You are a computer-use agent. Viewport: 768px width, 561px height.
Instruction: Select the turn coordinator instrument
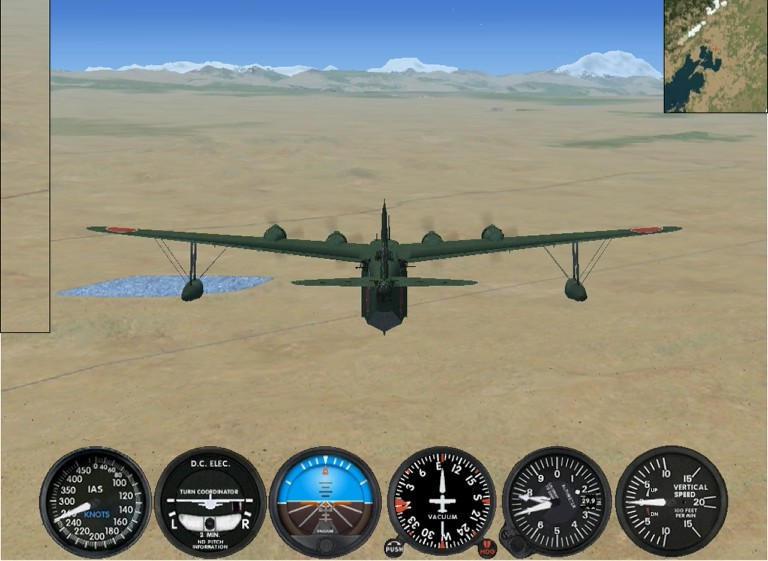click(210, 501)
